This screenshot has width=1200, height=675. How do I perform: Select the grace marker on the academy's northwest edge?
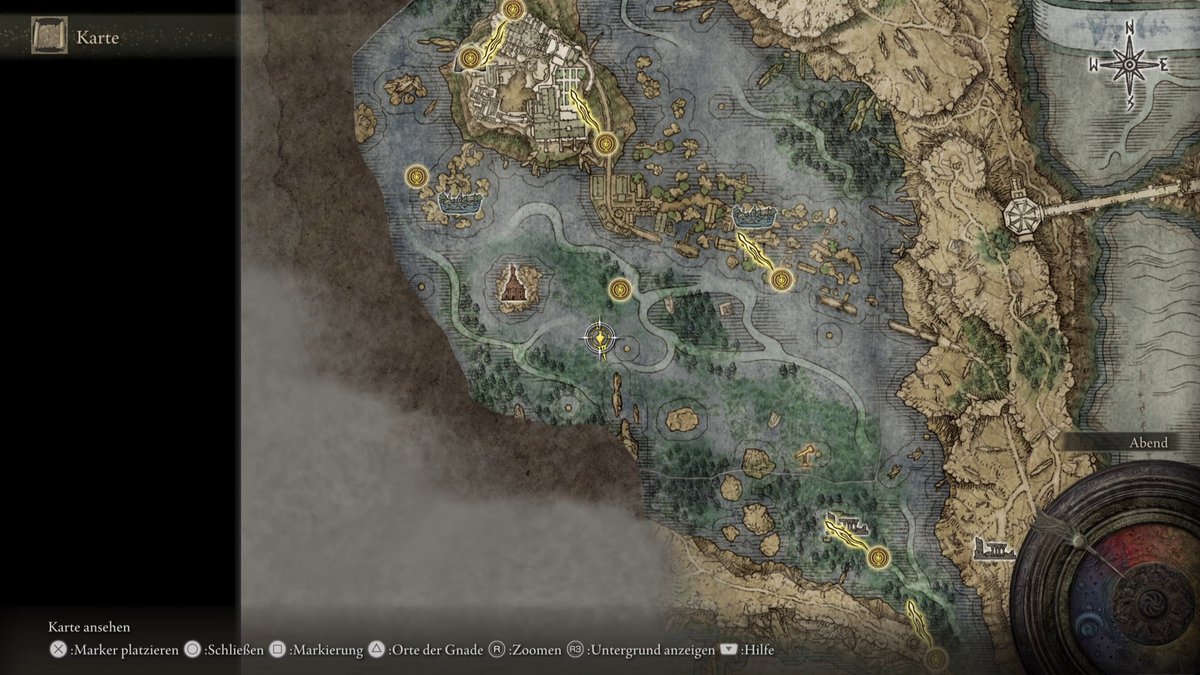[470, 58]
